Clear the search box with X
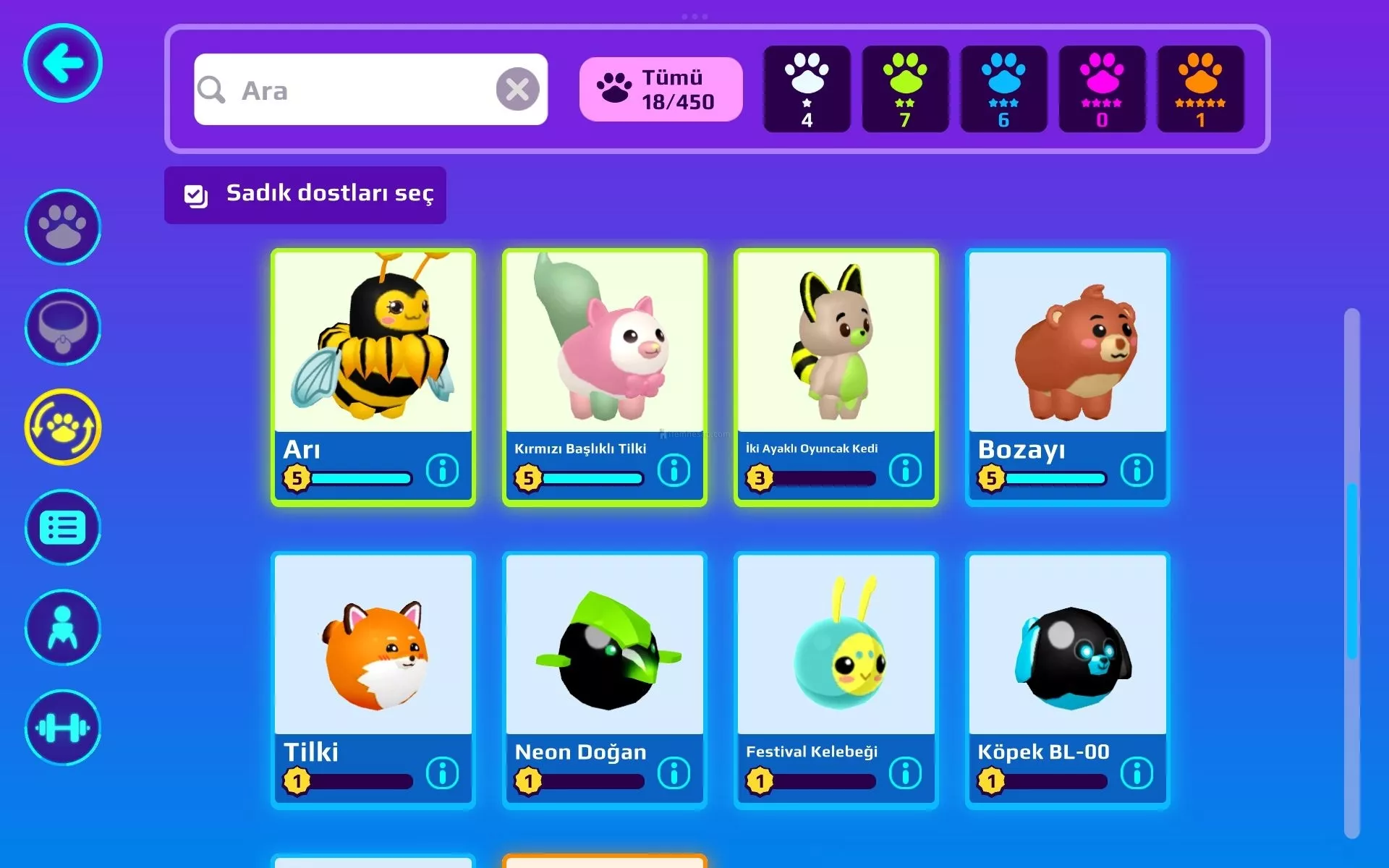This screenshot has height=868, width=1389. (x=517, y=90)
